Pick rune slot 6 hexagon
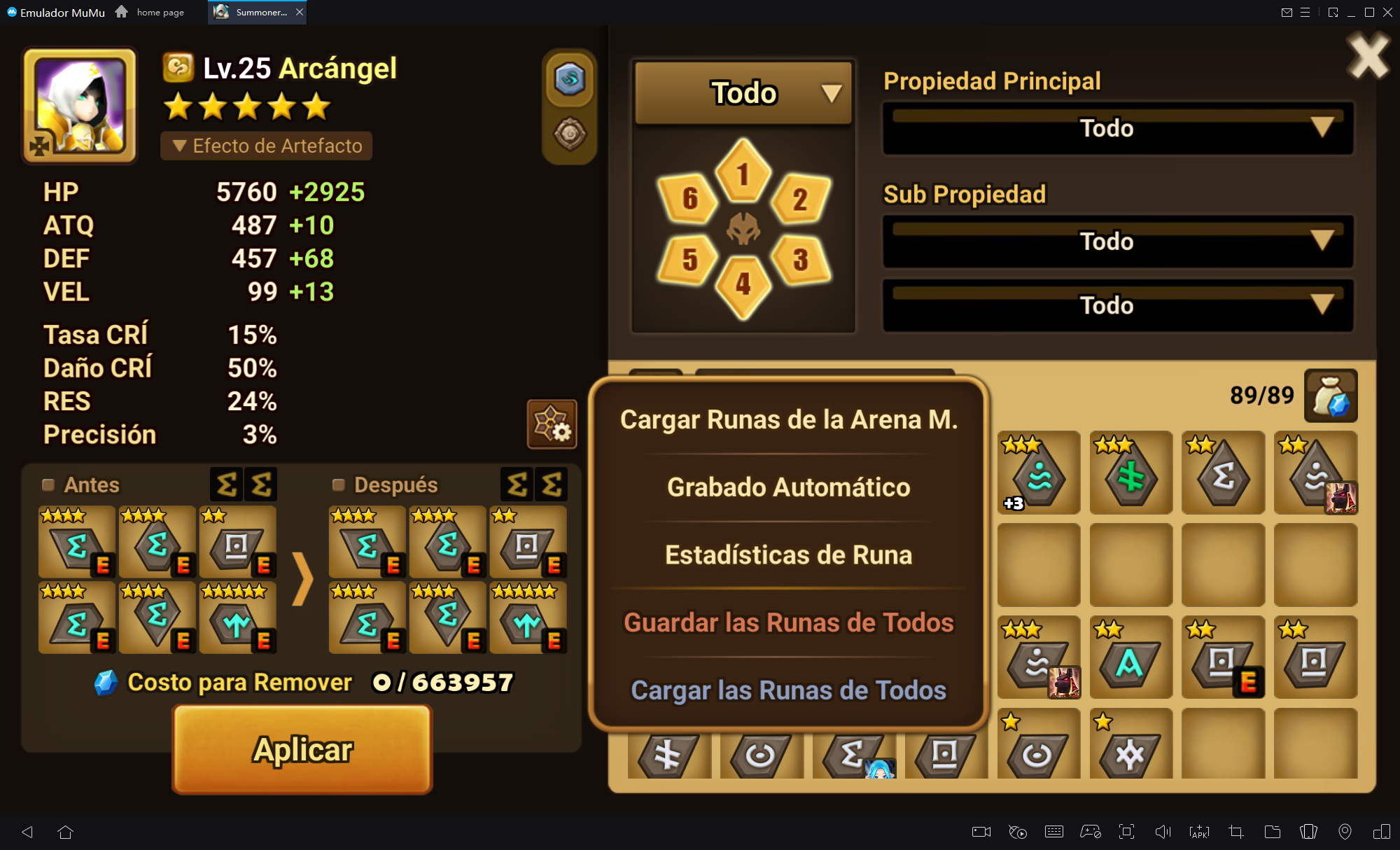1400x850 pixels. coord(689,199)
